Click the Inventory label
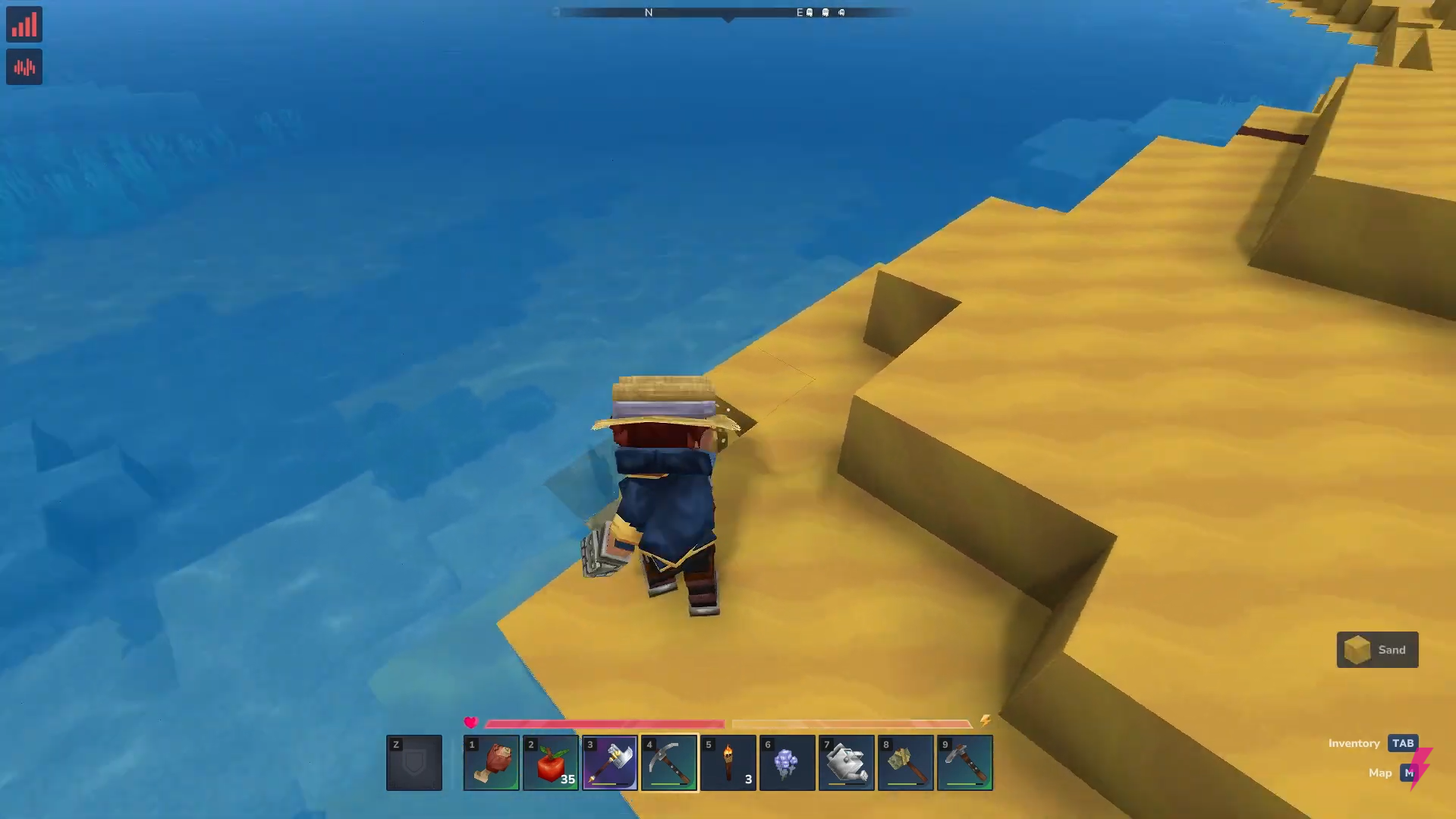 (1354, 743)
